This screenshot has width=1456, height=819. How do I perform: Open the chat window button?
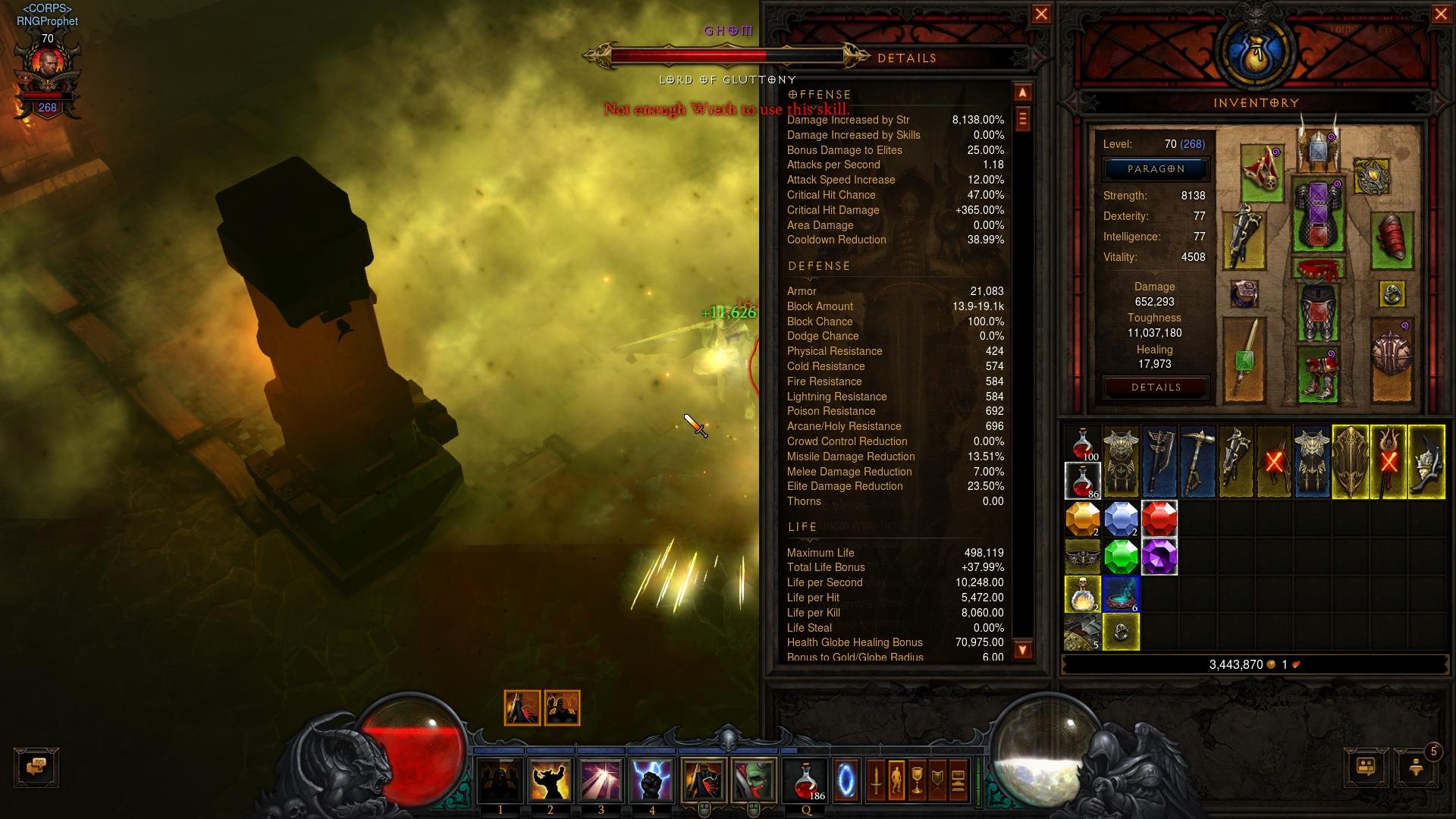point(36,767)
